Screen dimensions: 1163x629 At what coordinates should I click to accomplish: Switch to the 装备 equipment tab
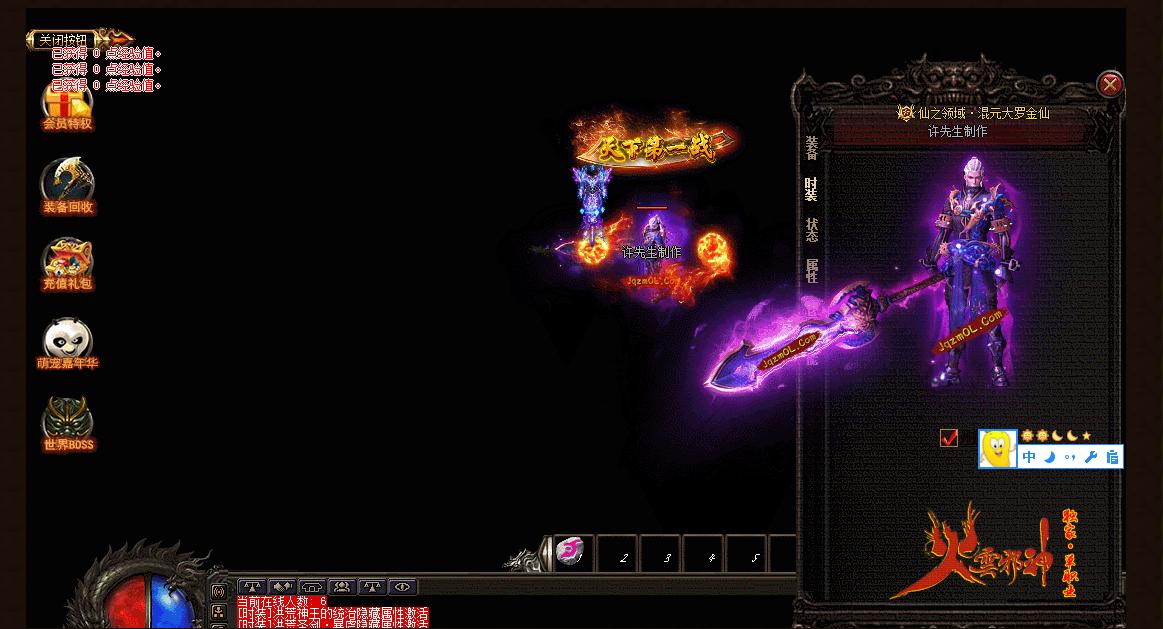812,148
